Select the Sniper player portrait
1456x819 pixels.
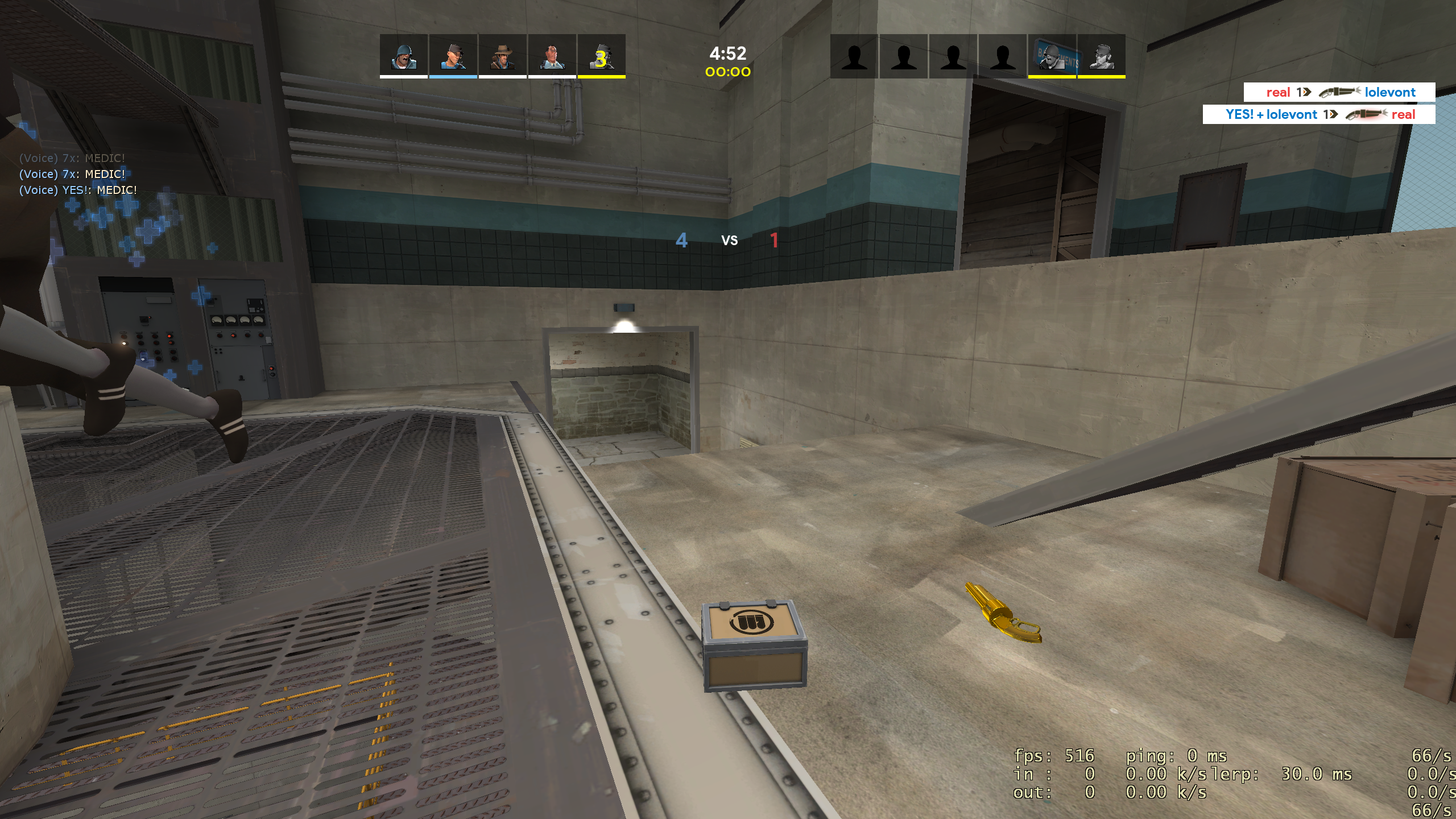click(502, 55)
